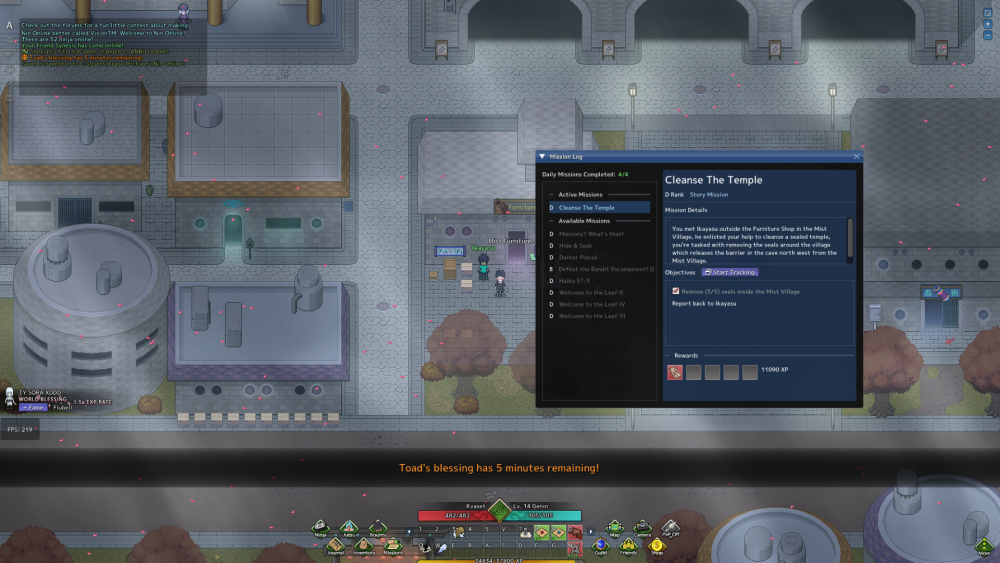Click the red scroll reward item
The width and height of the screenshot is (1000, 563).
pyautogui.click(x=675, y=372)
